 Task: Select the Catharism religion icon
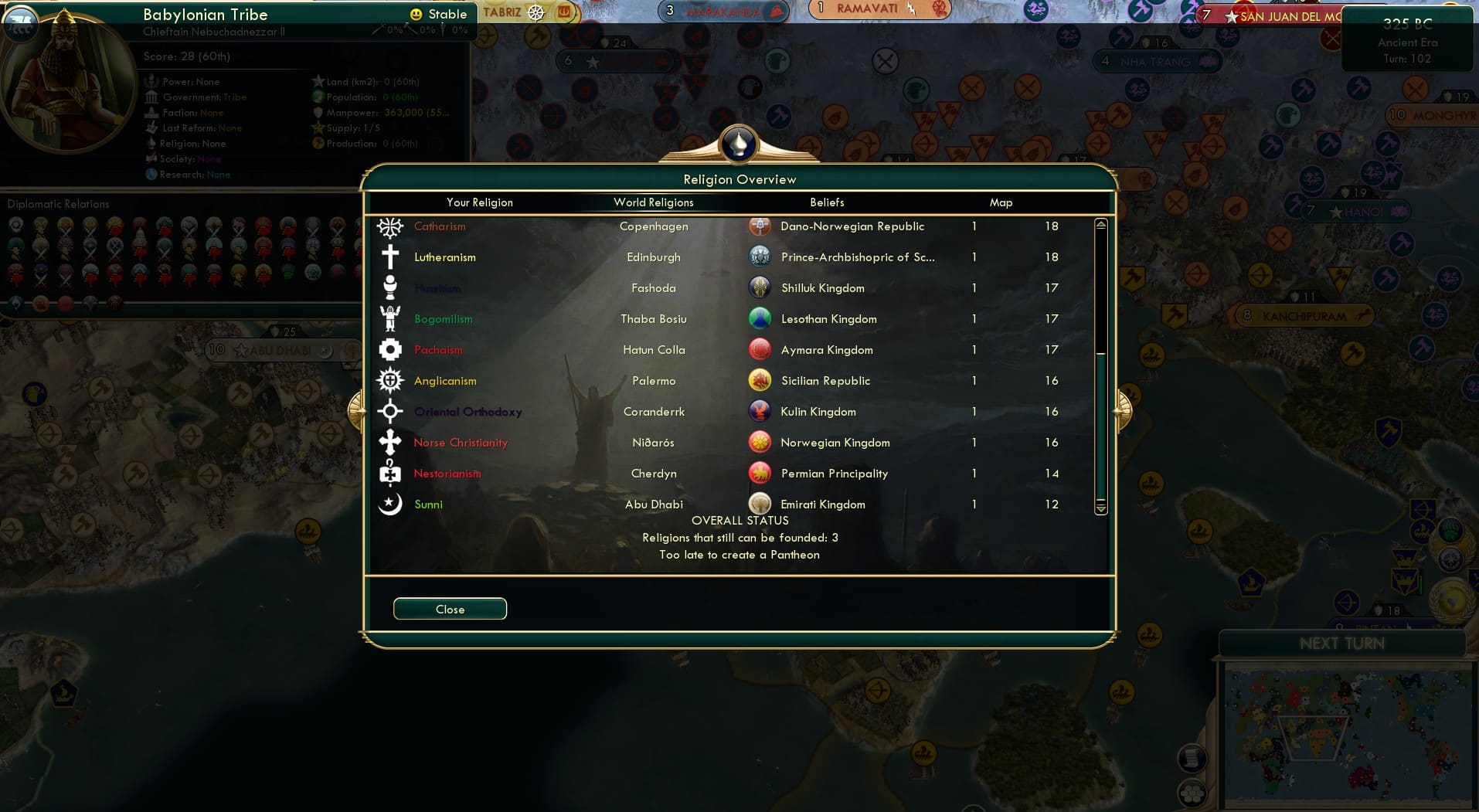(x=390, y=226)
